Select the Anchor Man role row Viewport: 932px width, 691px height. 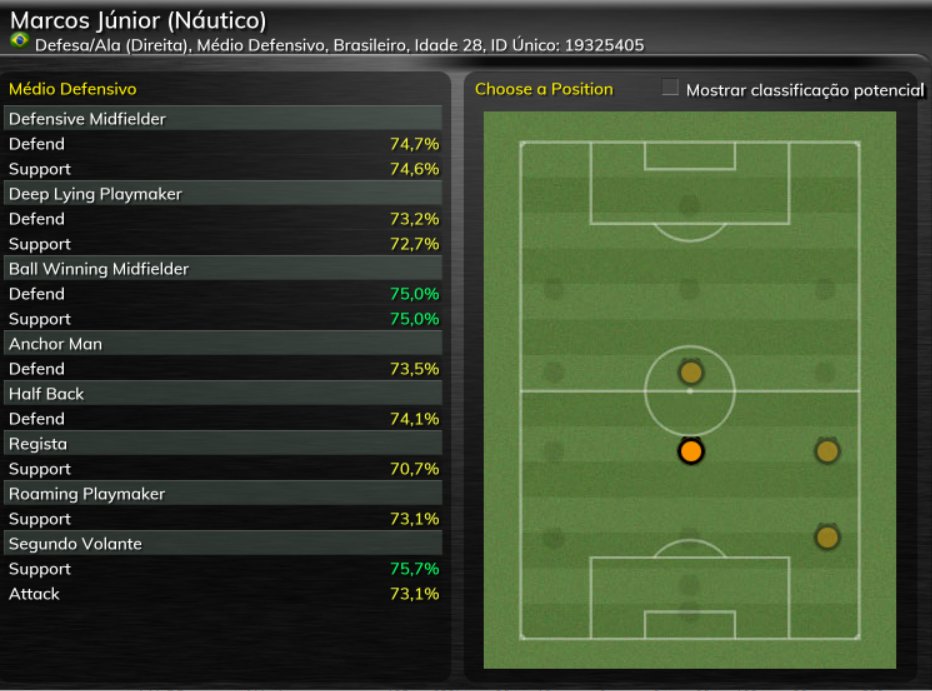(224, 344)
